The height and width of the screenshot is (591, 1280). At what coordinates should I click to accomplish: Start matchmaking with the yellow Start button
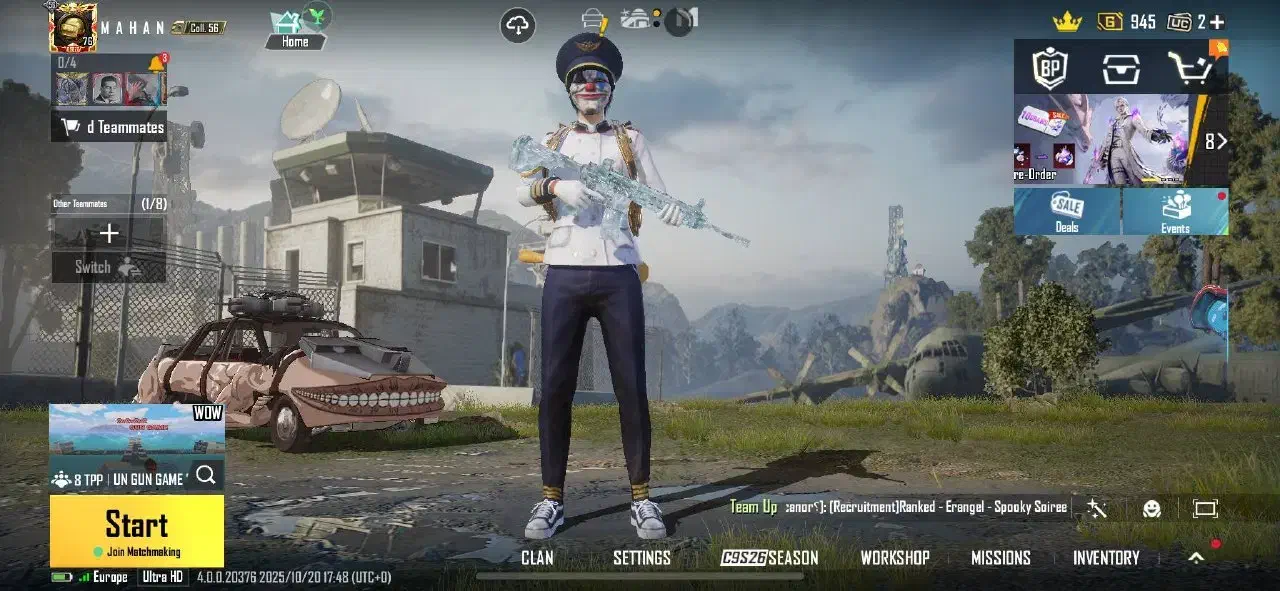pyautogui.click(x=137, y=530)
